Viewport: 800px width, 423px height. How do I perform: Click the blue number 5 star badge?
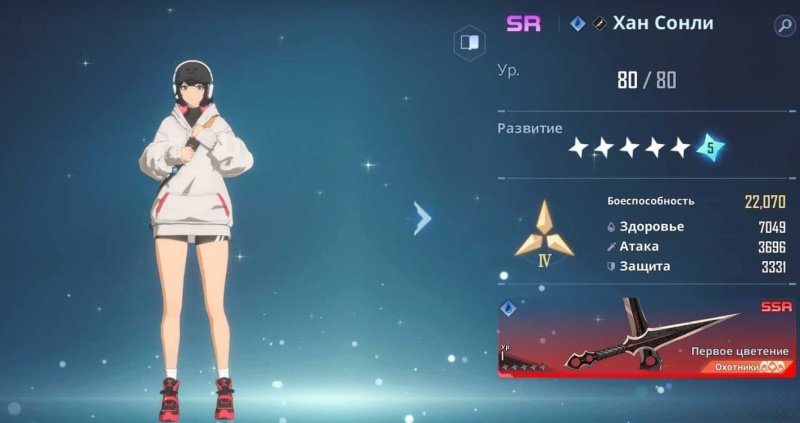point(710,147)
